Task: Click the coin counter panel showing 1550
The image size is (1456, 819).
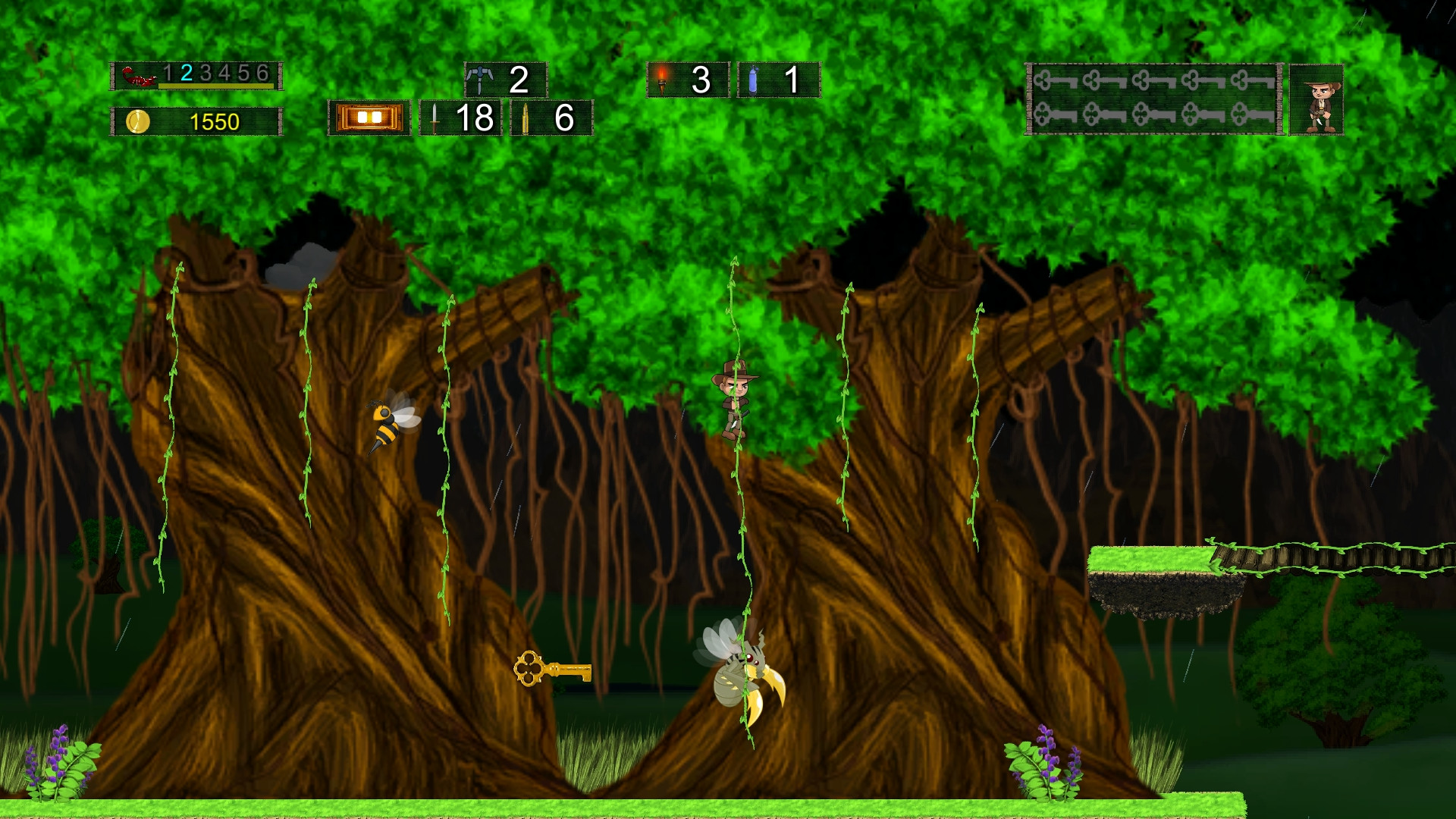Action: (197, 120)
